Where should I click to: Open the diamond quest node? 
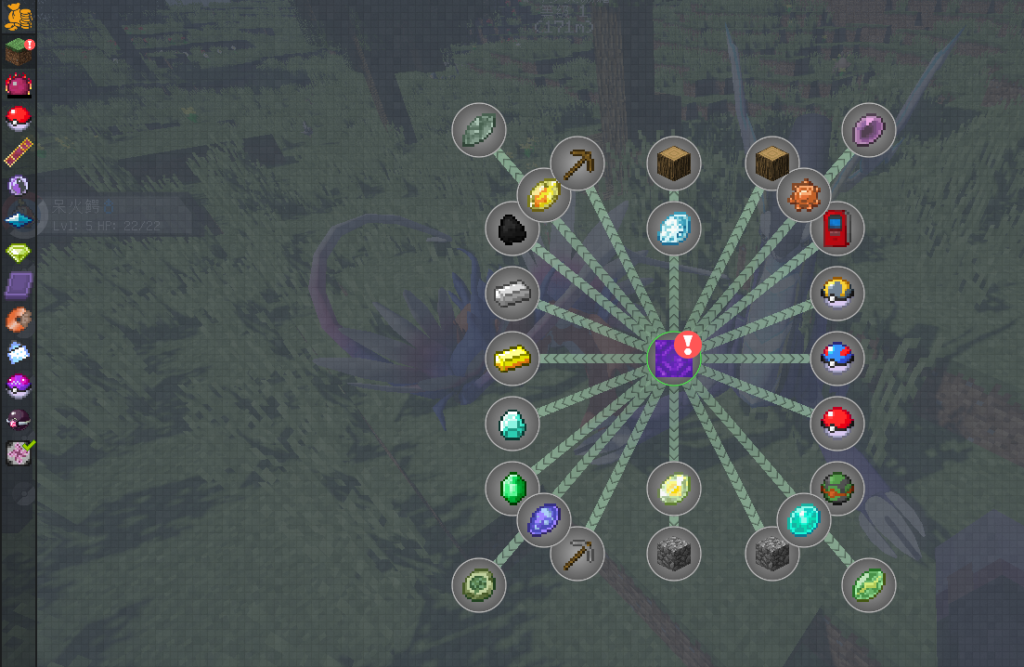tap(512, 423)
